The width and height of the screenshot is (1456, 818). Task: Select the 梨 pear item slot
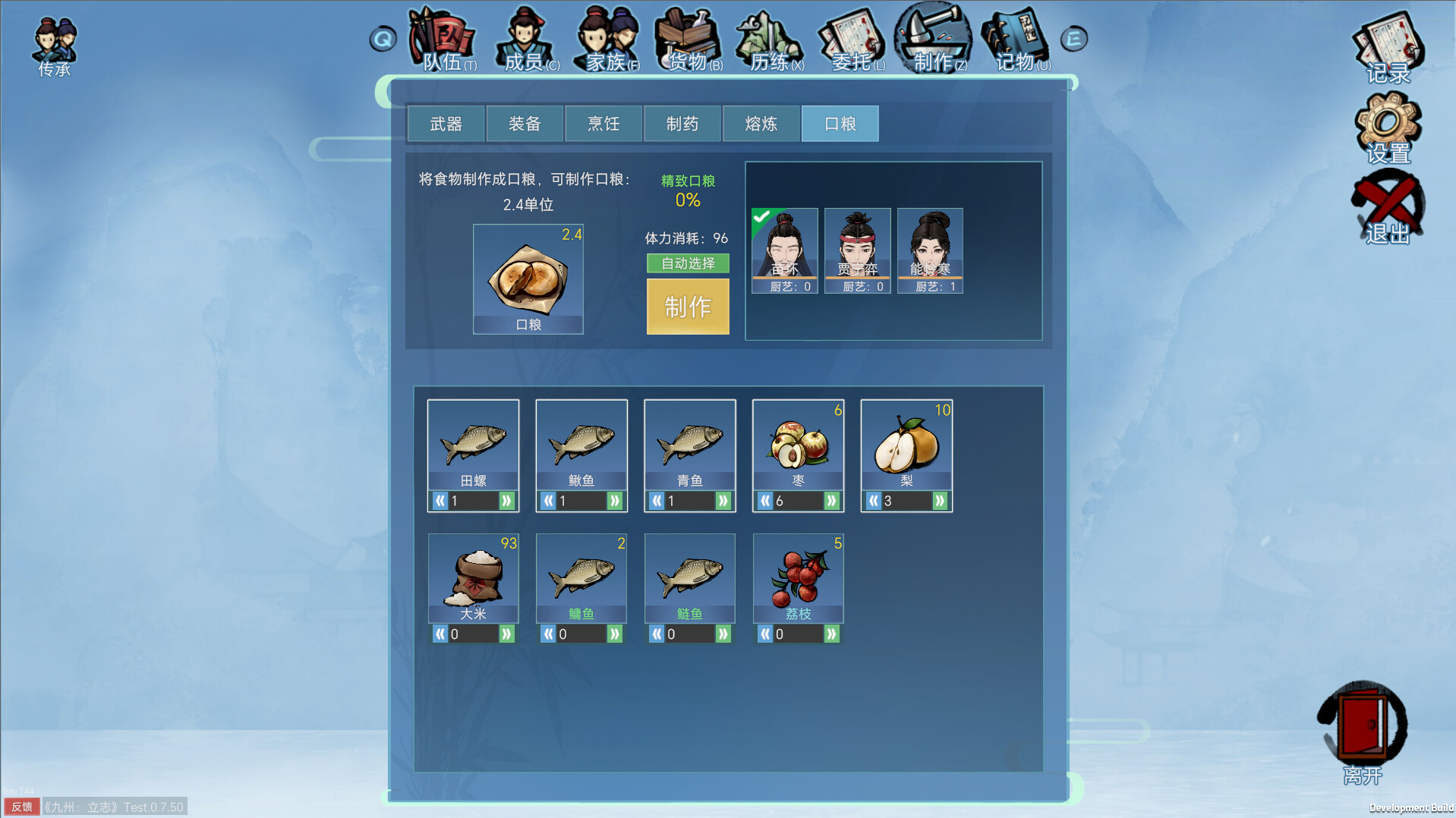(x=906, y=444)
